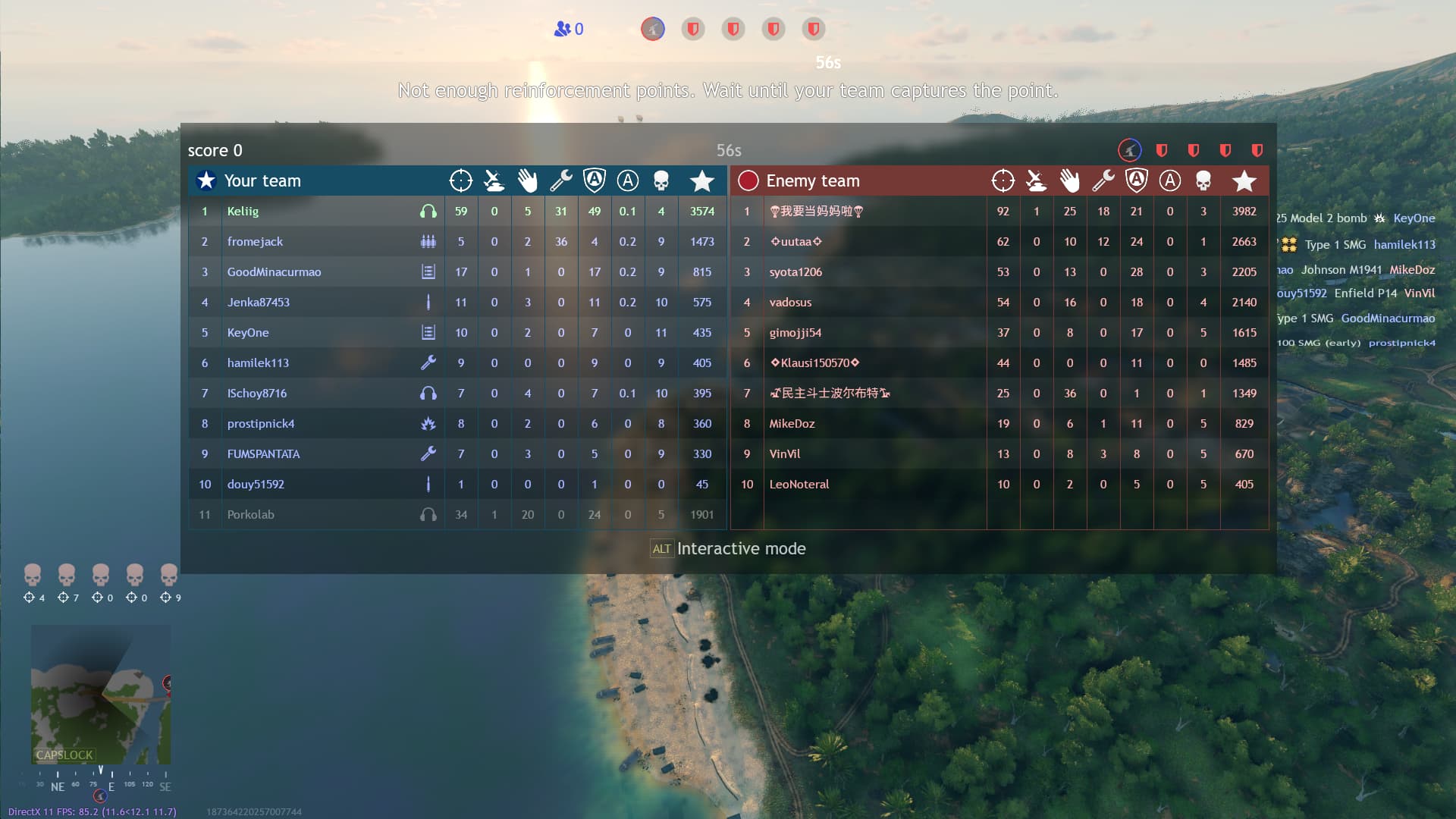This screenshot has width=1456, height=819.
Task: Select the Enemy team panel header
Action: tap(814, 180)
